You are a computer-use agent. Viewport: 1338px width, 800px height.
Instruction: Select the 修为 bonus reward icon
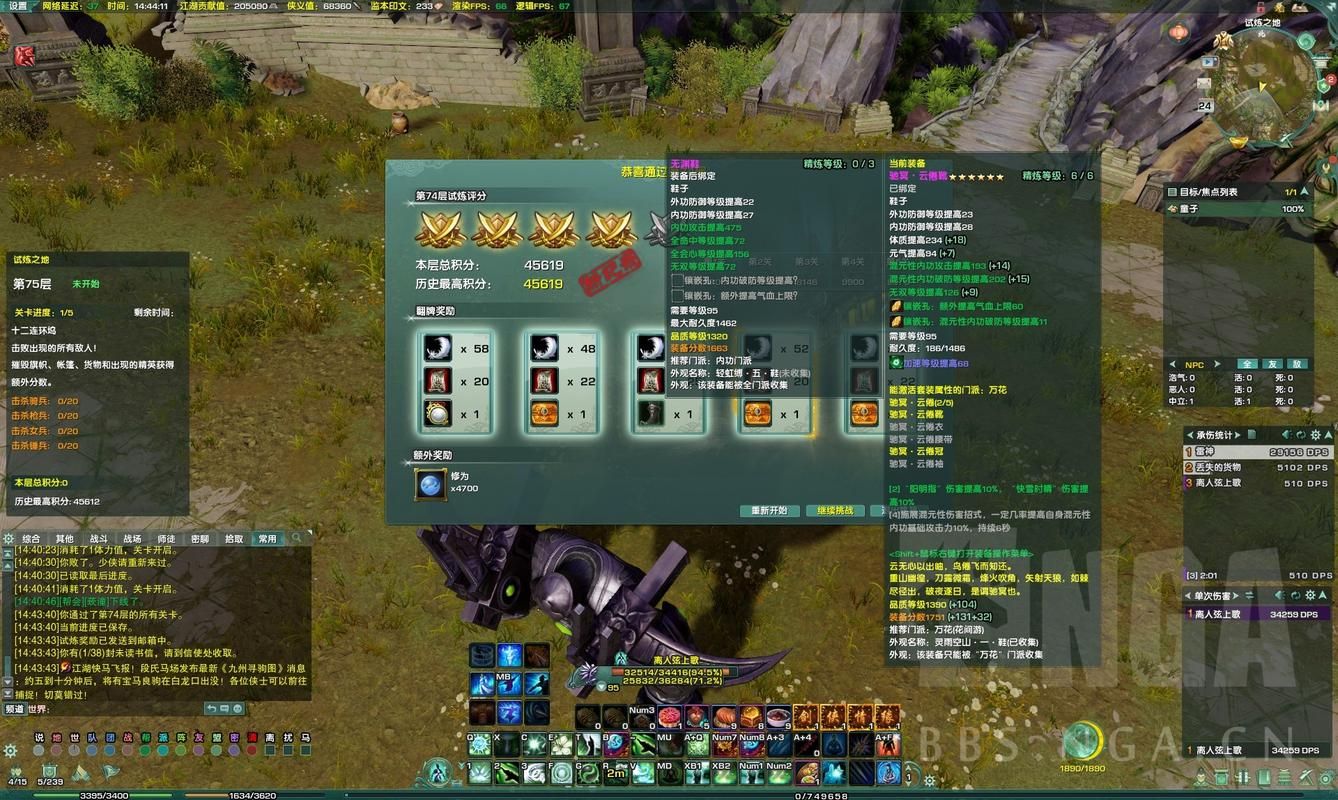click(x=431, y=485)
